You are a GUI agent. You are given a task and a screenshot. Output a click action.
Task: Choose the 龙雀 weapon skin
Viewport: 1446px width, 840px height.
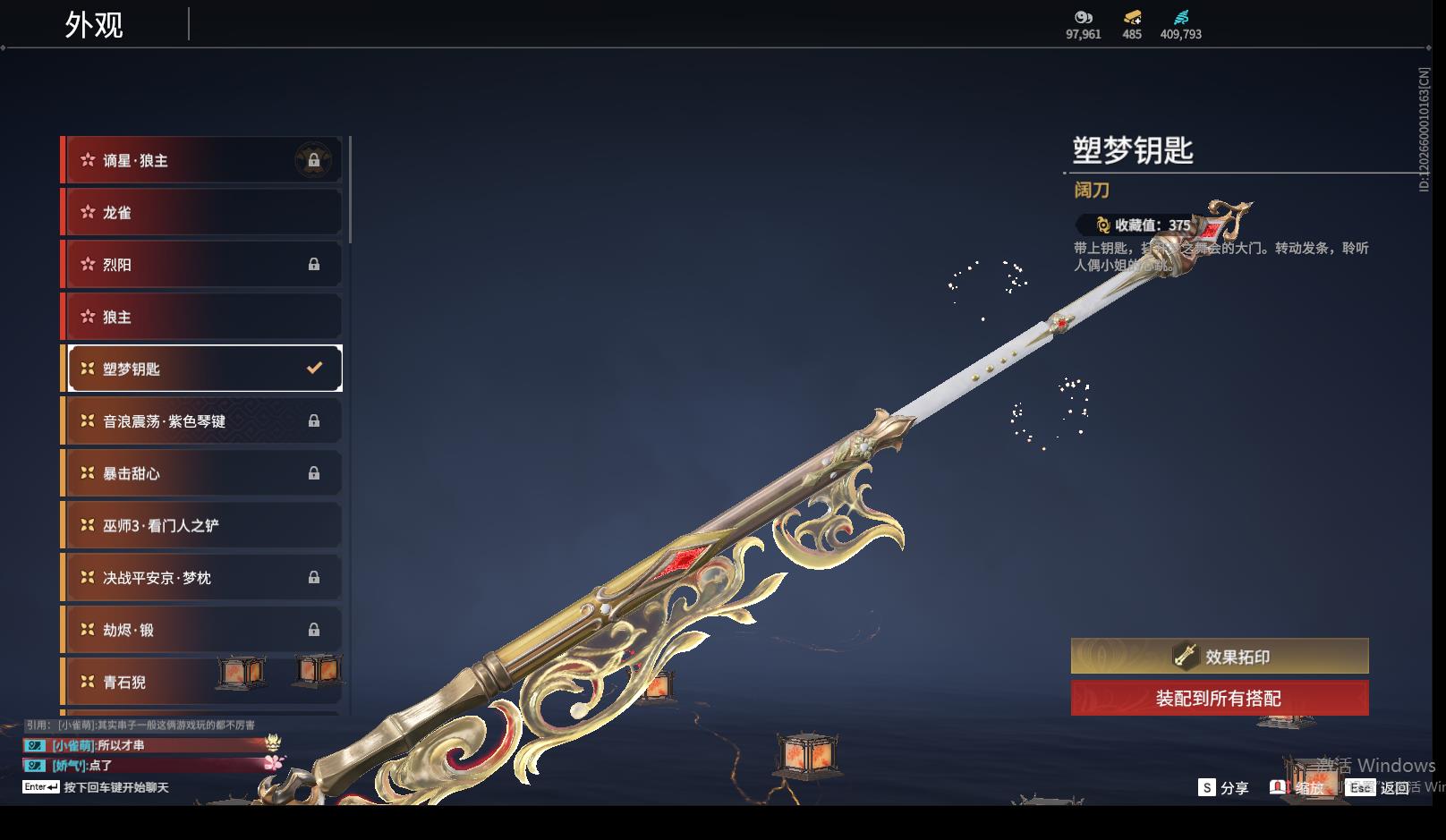[x=203, y=213]
